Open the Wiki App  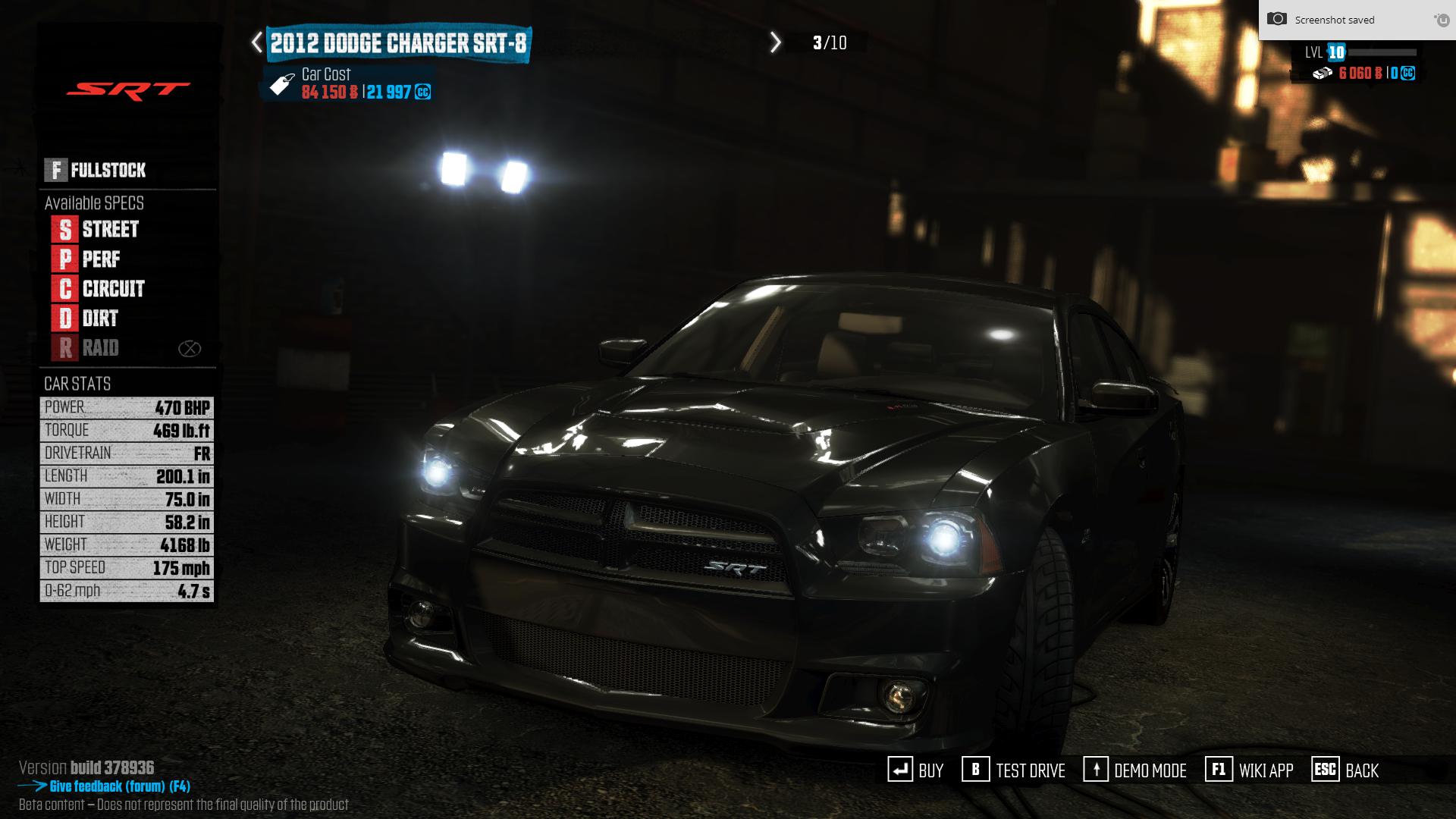[x=1250, y=770]
